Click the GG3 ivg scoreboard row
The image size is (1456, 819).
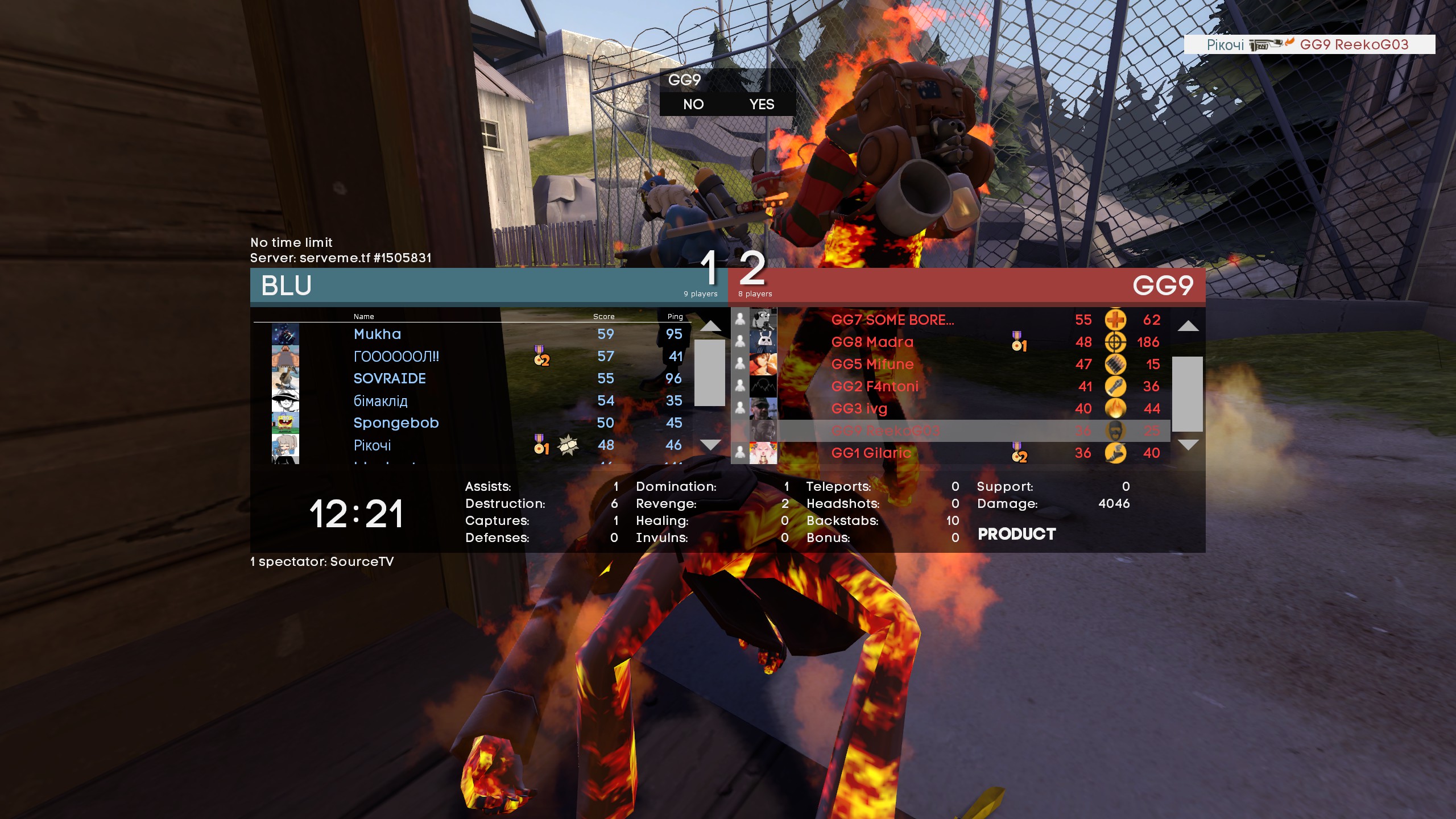point(859,409)
